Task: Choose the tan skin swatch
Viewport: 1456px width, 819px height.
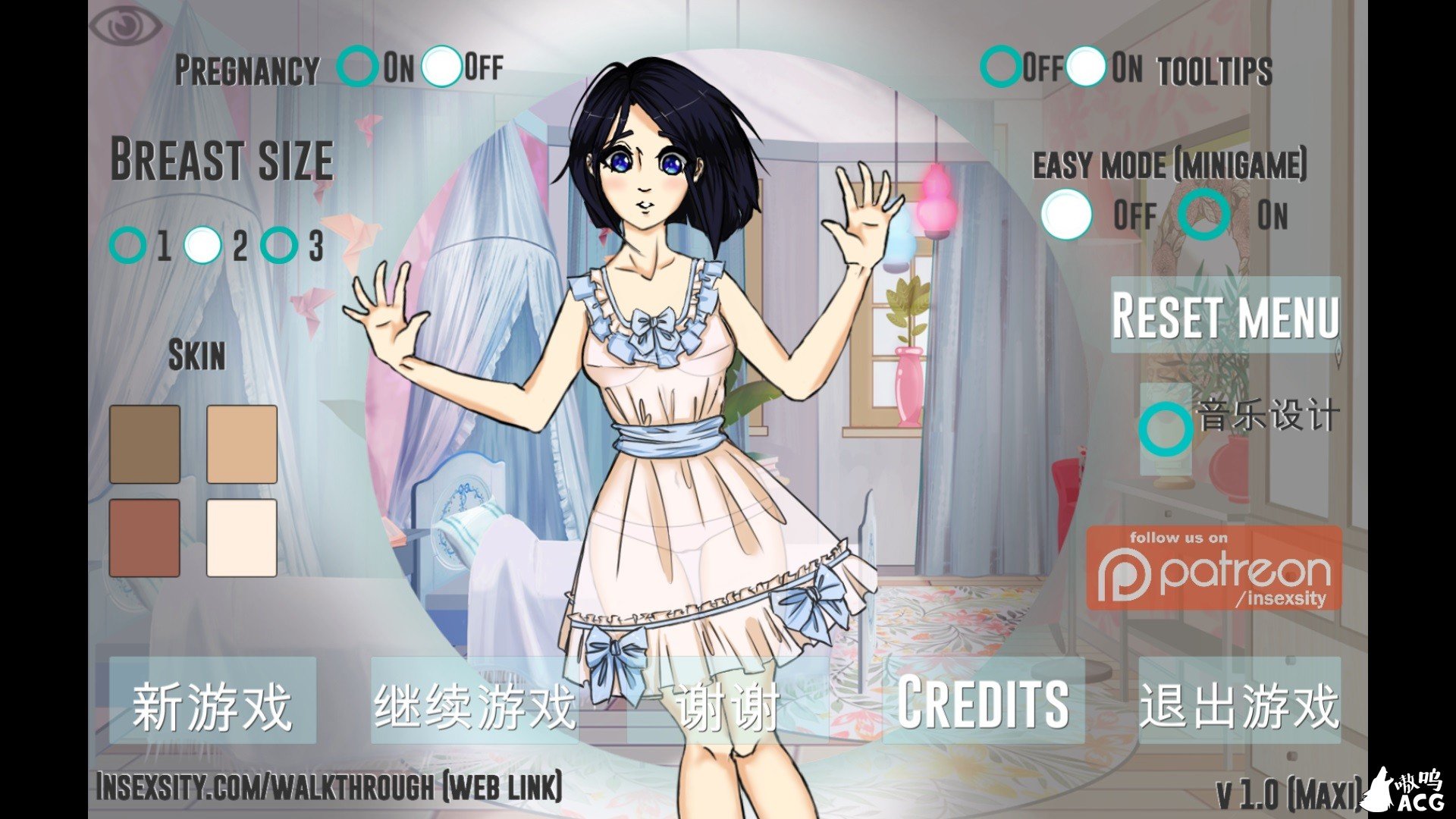Action: tap(242, 444)
